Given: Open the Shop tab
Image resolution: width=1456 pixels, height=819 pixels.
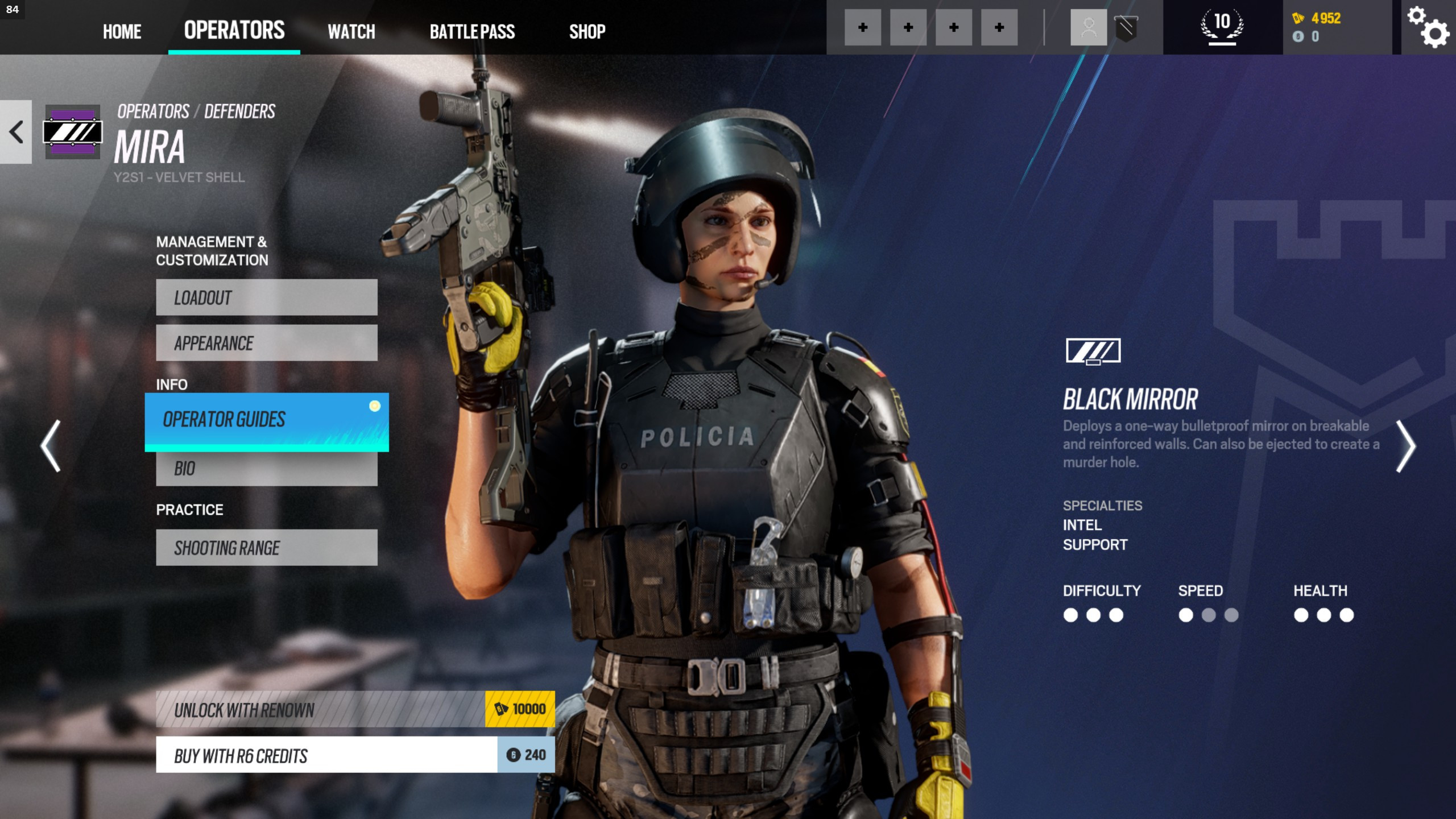Looking at the screenshot, I should [x=587, y=31].
